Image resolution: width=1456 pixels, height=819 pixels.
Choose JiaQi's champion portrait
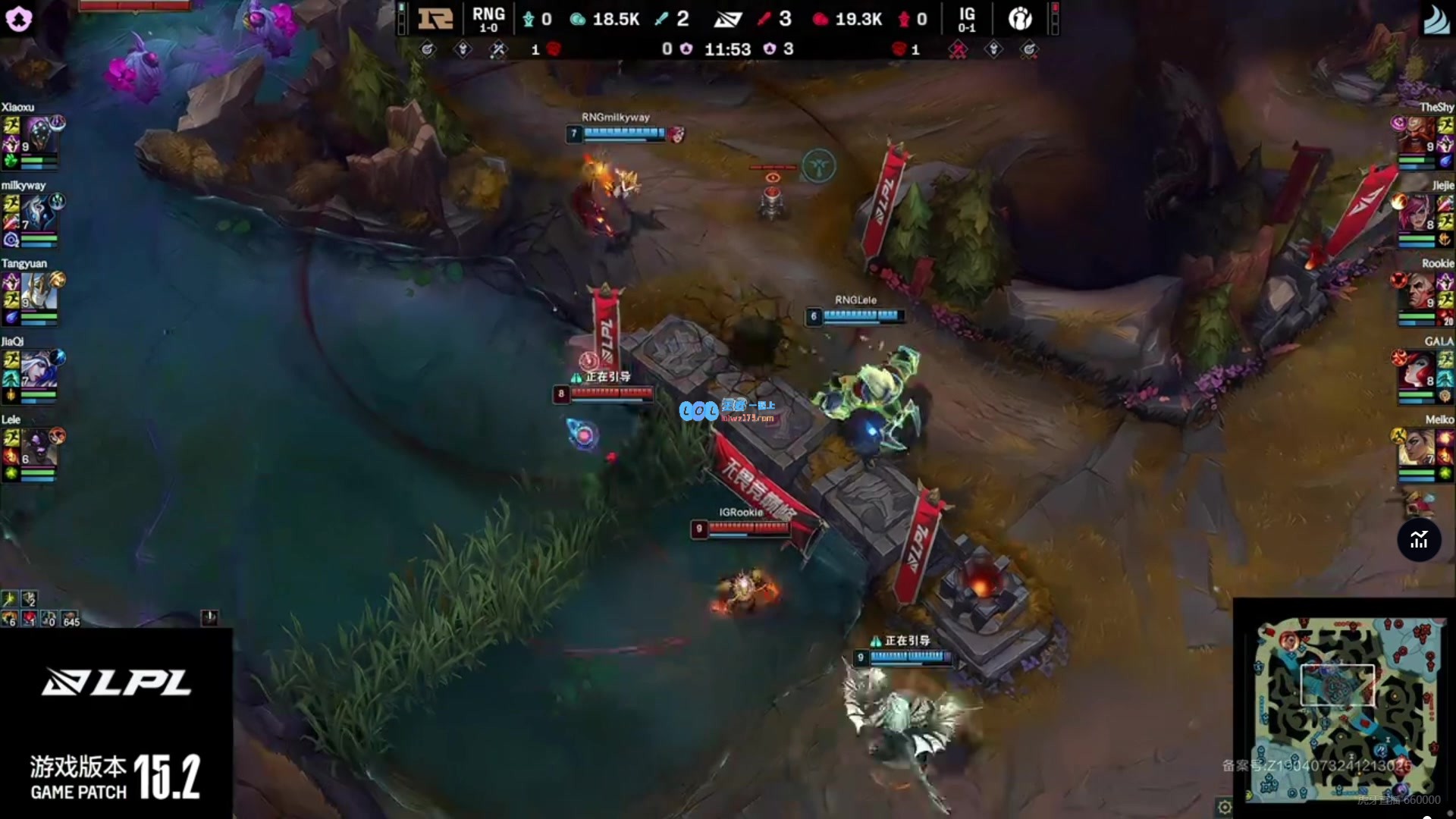point(39,370)
